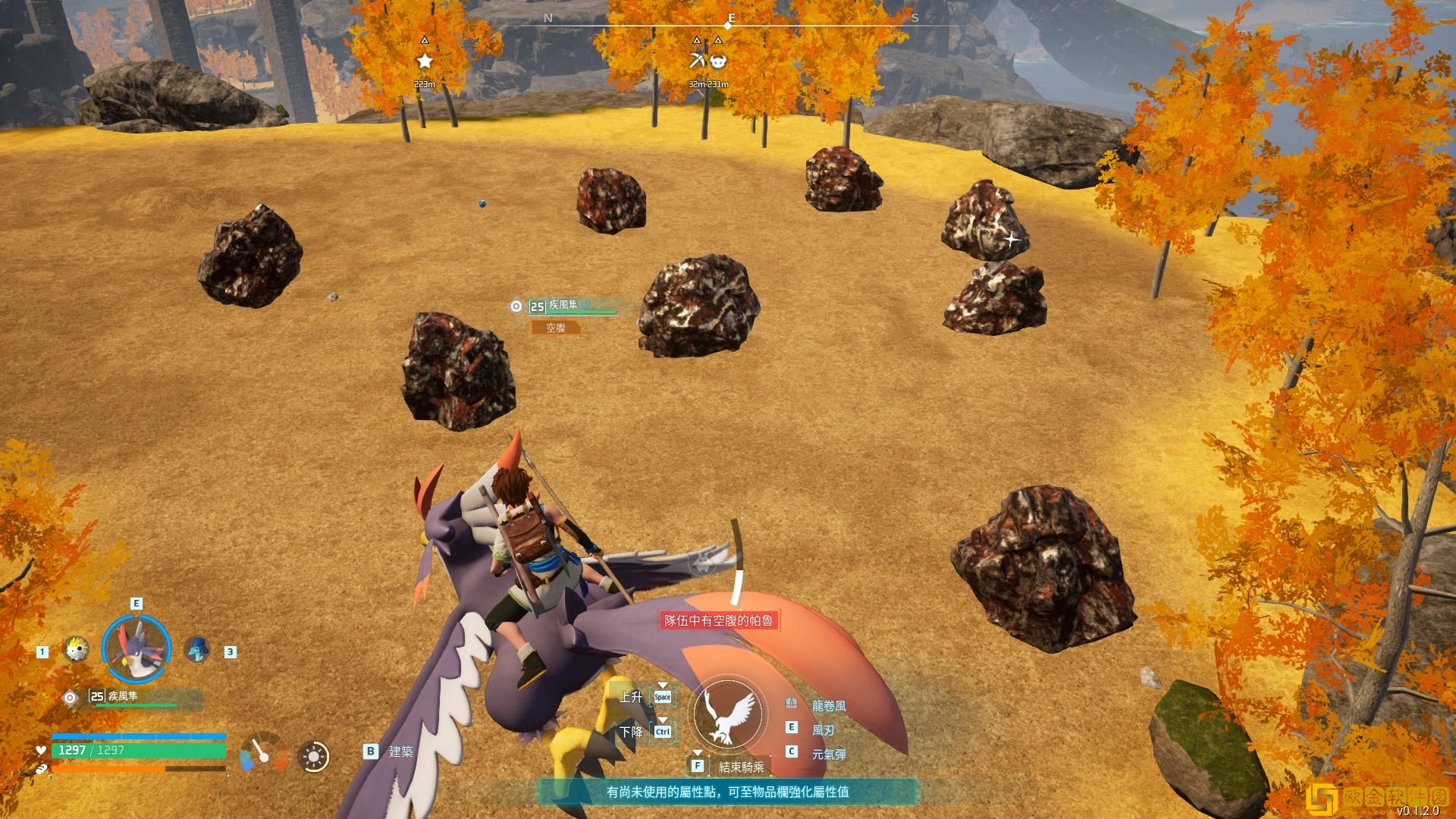Open the 建築 build menu label
This screenshot has width=1456, height=819.
(400, 752)
